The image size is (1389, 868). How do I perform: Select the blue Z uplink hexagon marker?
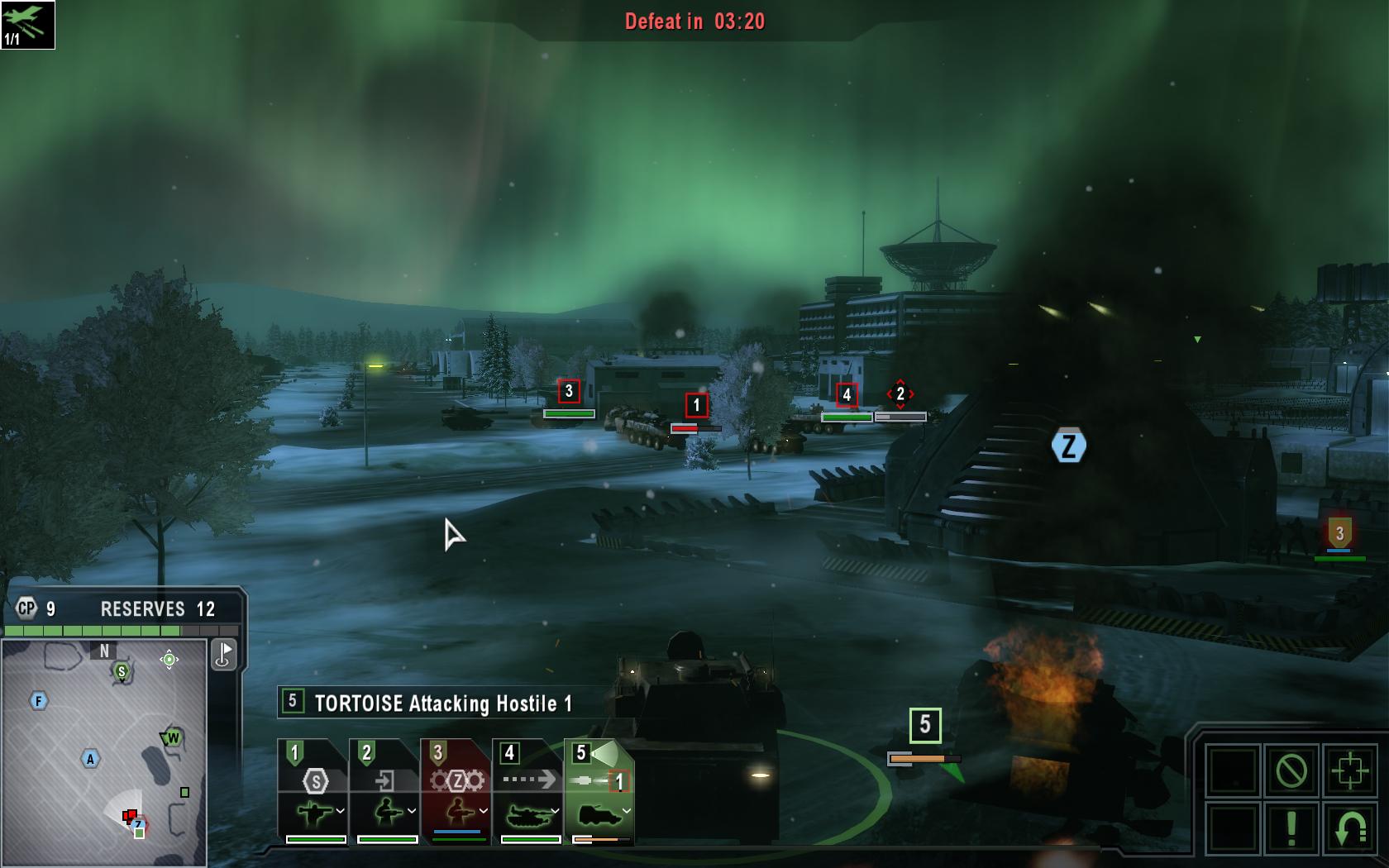click(1068, 446)
